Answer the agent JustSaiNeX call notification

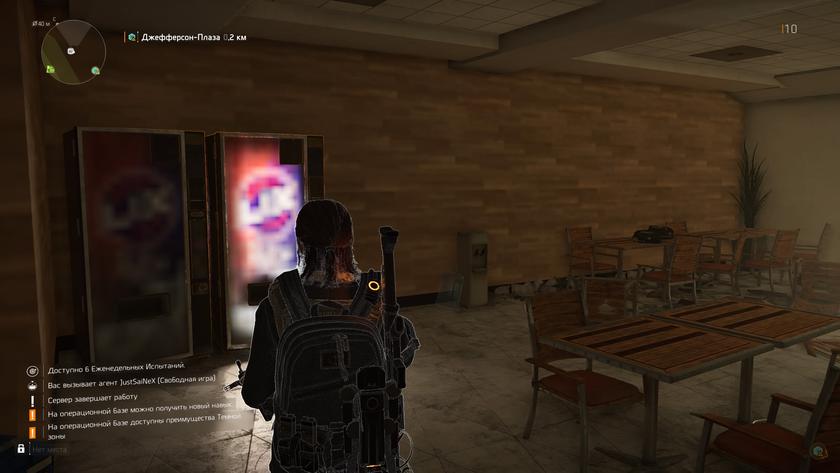point(125,384)
